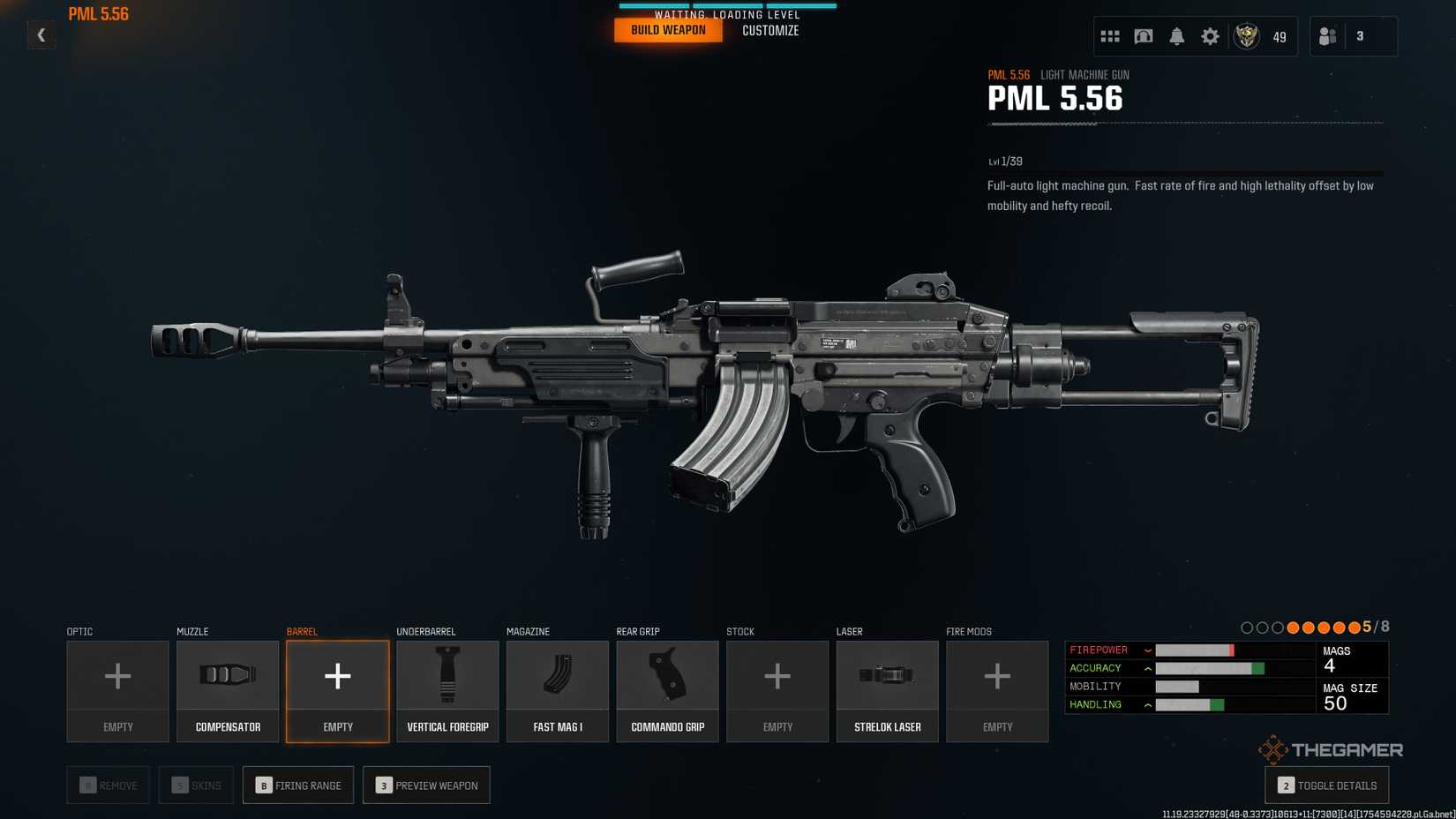This screenshot has width=1456, height=819.
Task: Expand the Firepower stat chevron
Action: pyautogui.click(x=1147, y=650)
